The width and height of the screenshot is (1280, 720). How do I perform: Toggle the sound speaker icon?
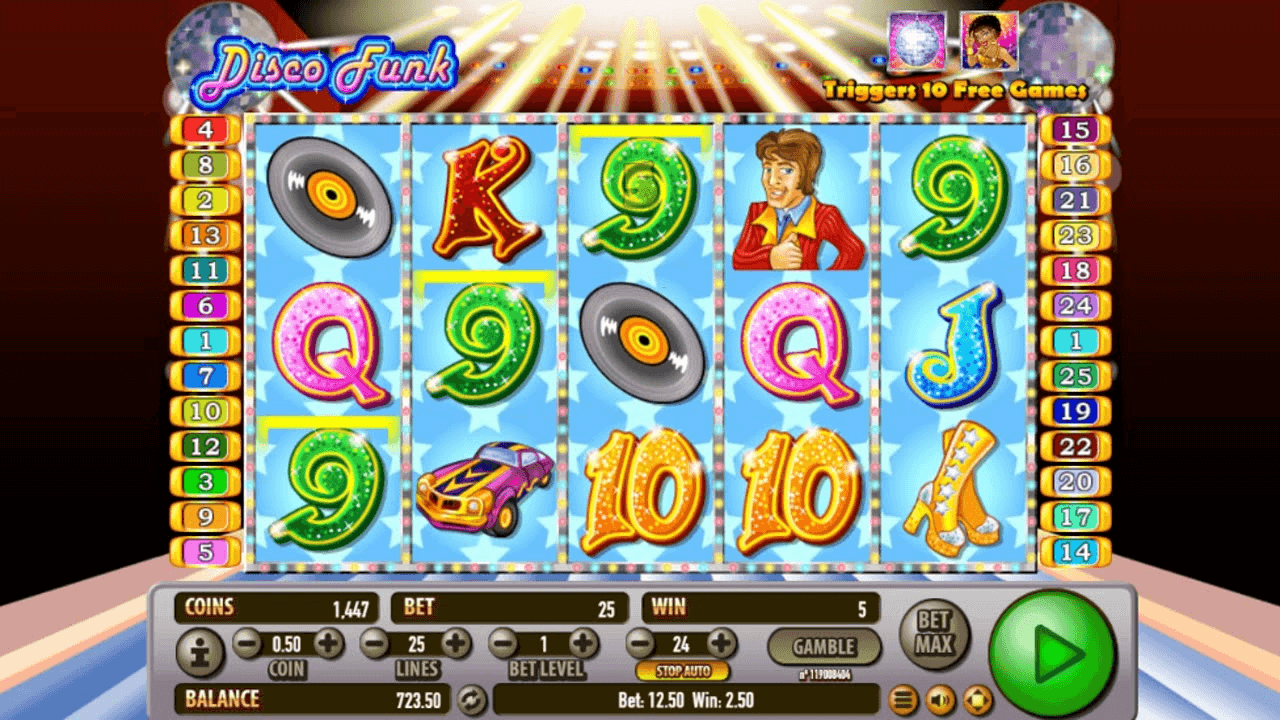pyautogui.click(x=940, y=698)
